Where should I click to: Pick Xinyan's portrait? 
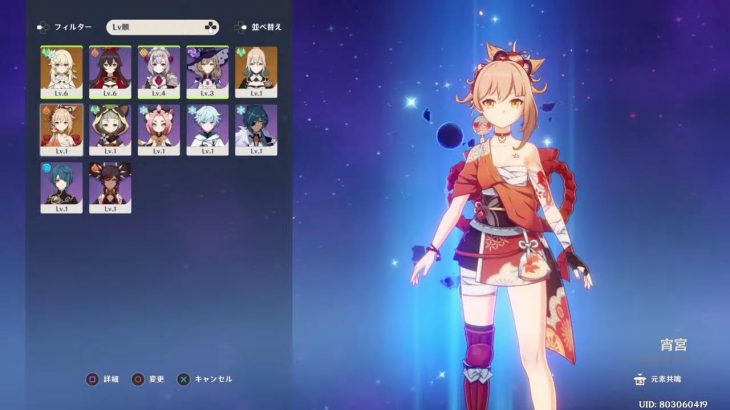coord(109,187)
